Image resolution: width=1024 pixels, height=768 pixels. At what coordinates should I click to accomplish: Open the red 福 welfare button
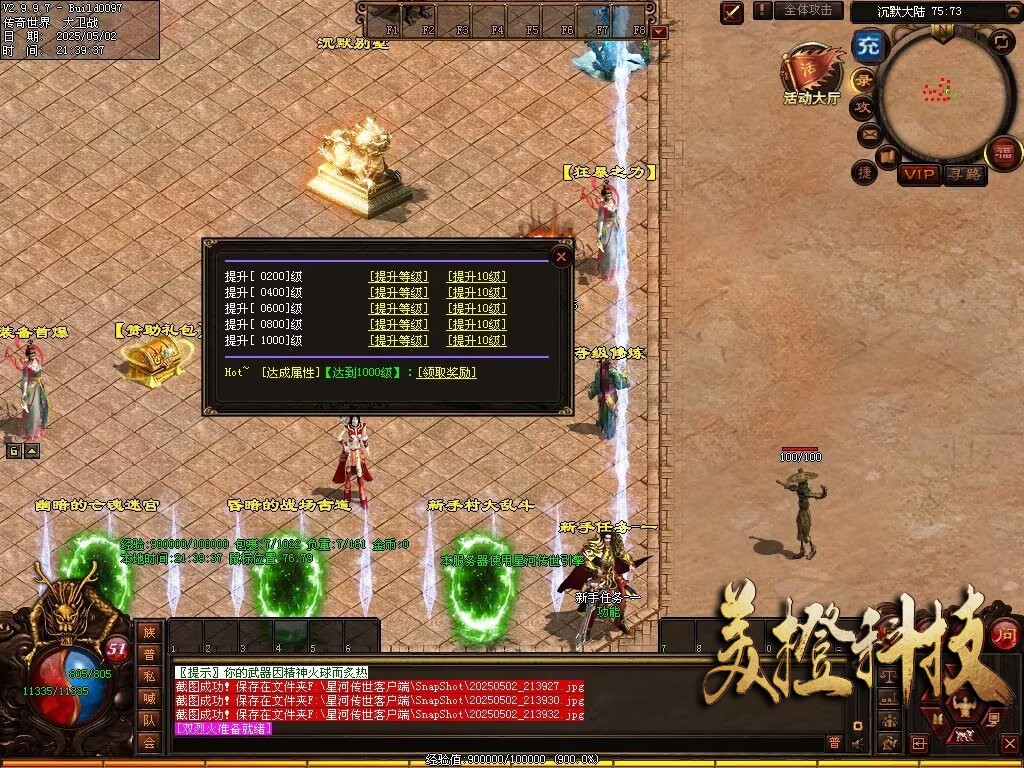click(x=1003, y=153)
